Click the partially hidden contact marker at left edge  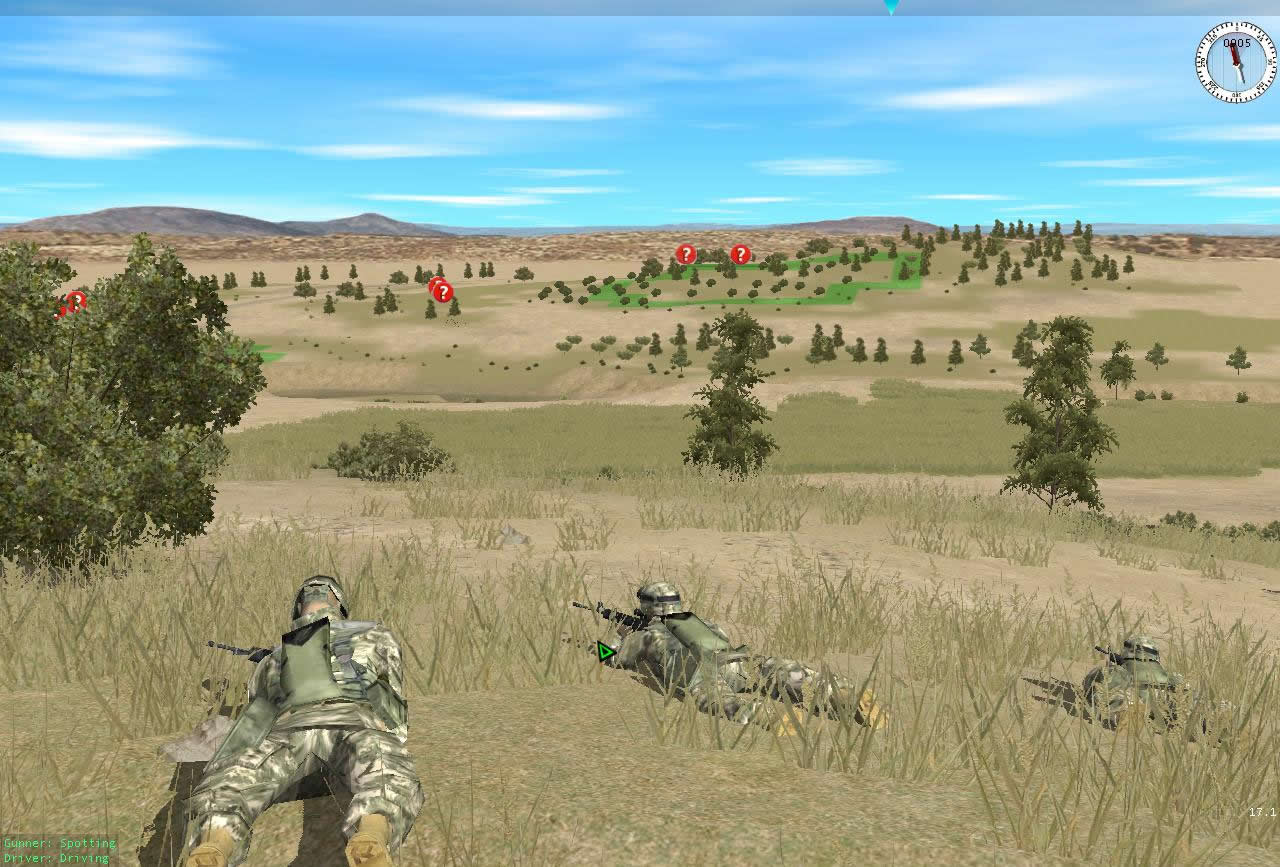(74, 300)
